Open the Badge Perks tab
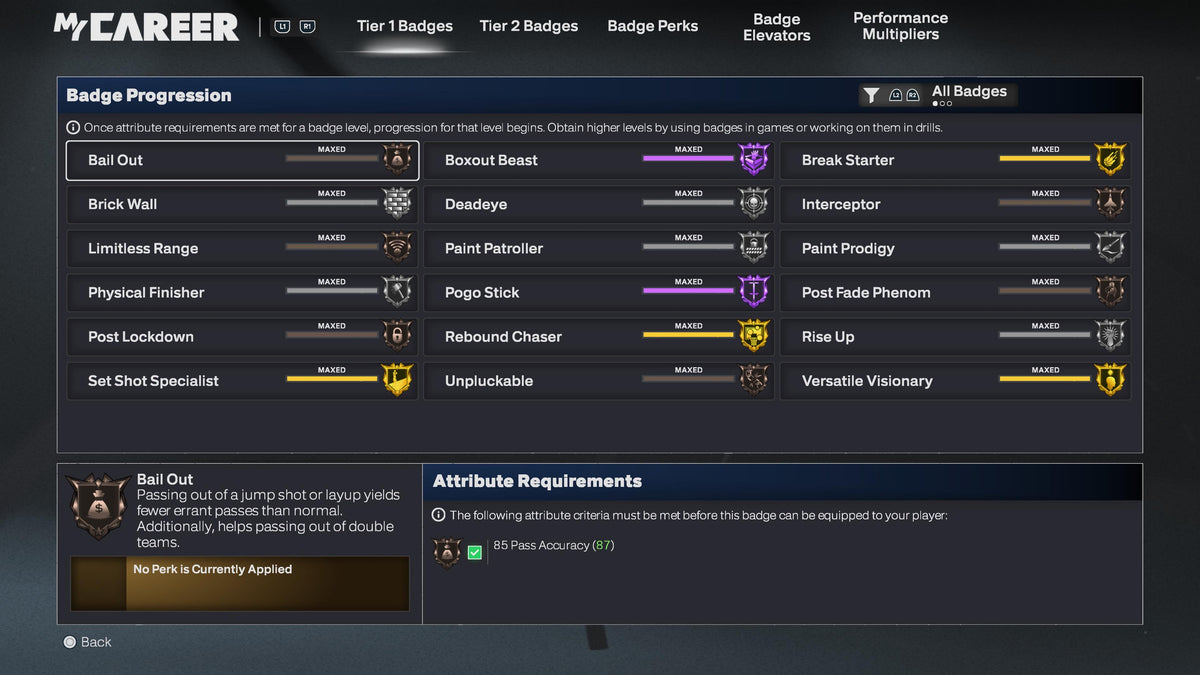Image resolution: width=1200 pixels, height=675 pixels. point(652,26)
